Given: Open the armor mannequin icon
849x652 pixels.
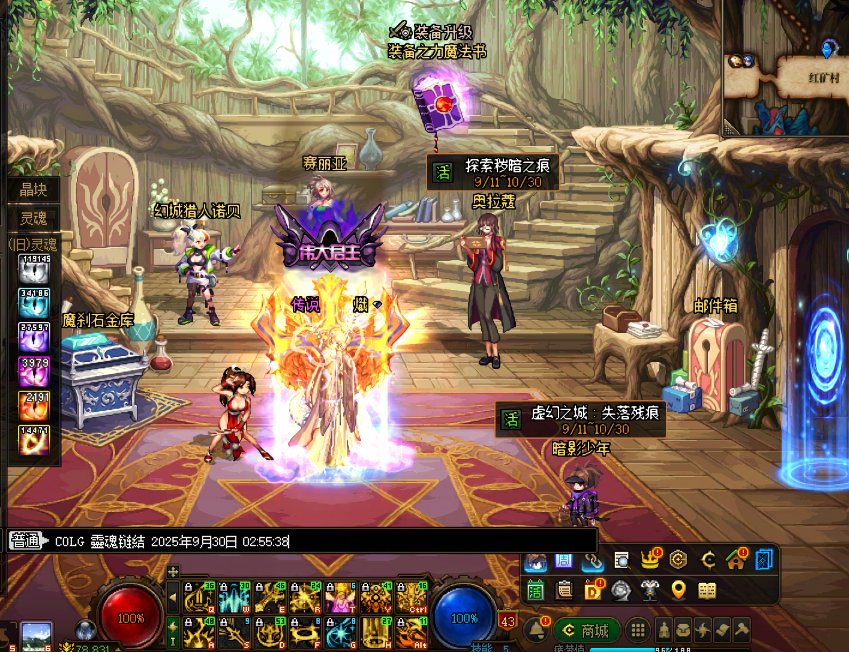Looking at the screenshot, I should (x=649, y=590).
